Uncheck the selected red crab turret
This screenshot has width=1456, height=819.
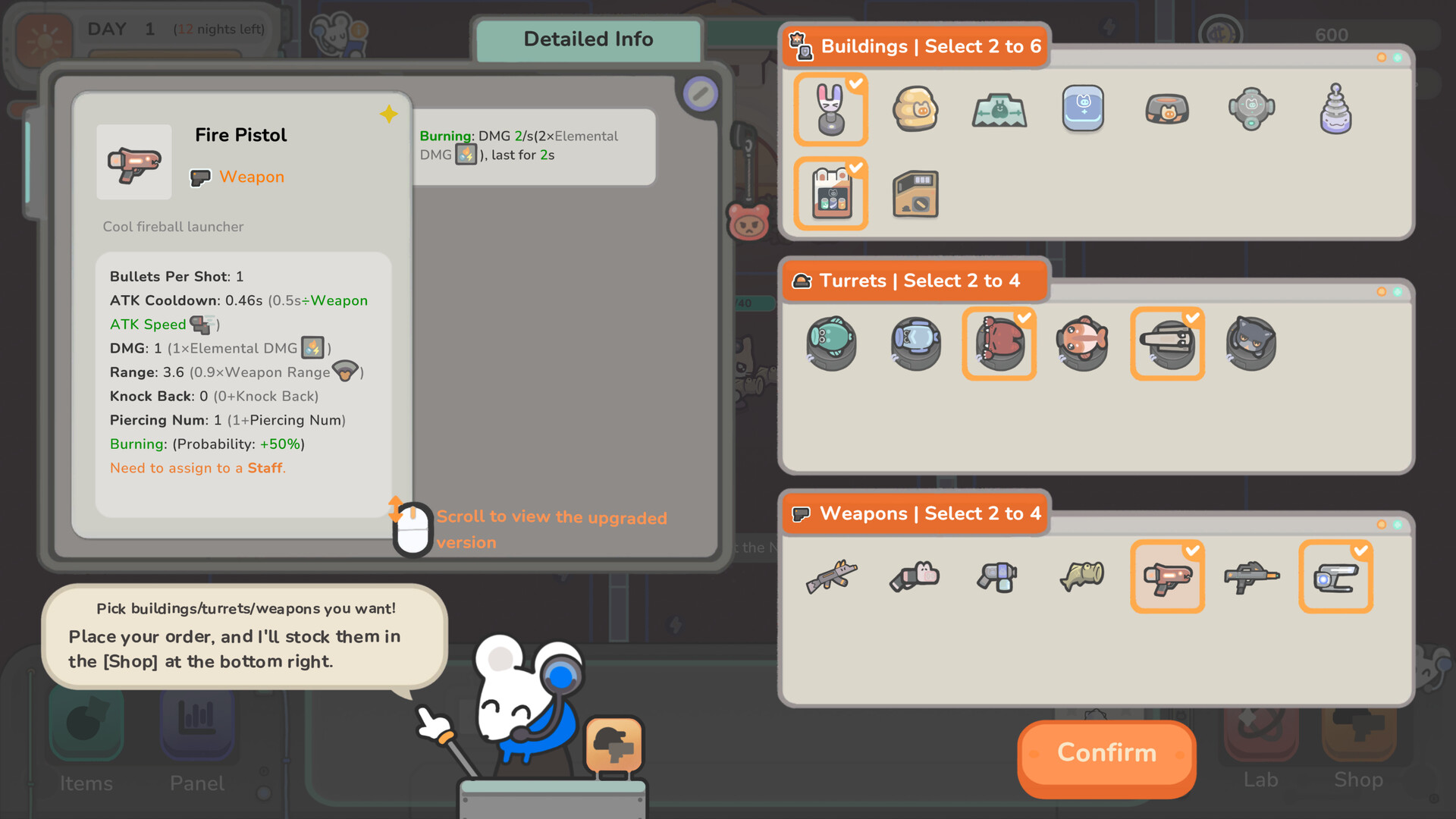[x=999, y=344]
